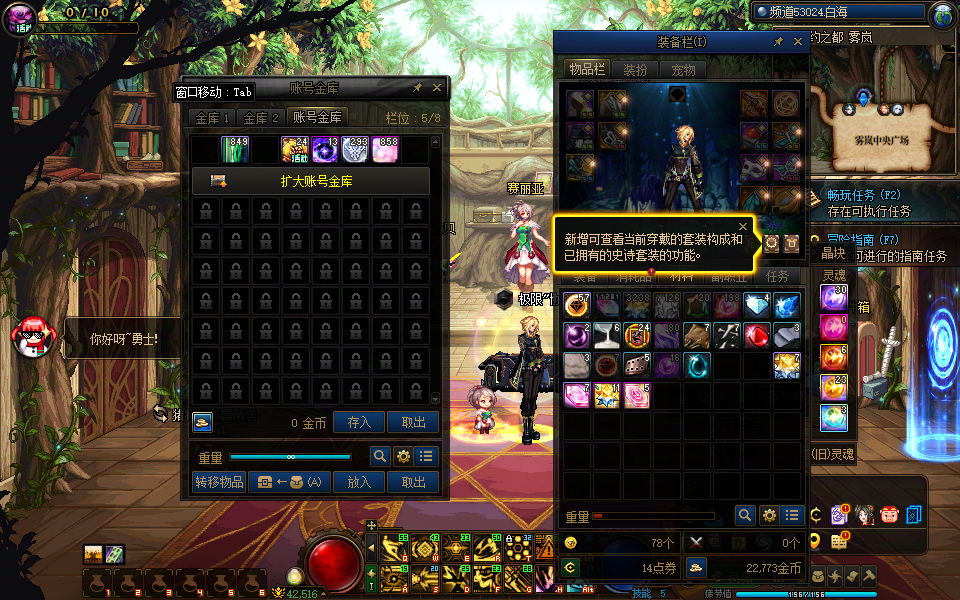Select the pink item stack of 858 in vault
Viewport: 960px width, 600px height.
(386, 150)
